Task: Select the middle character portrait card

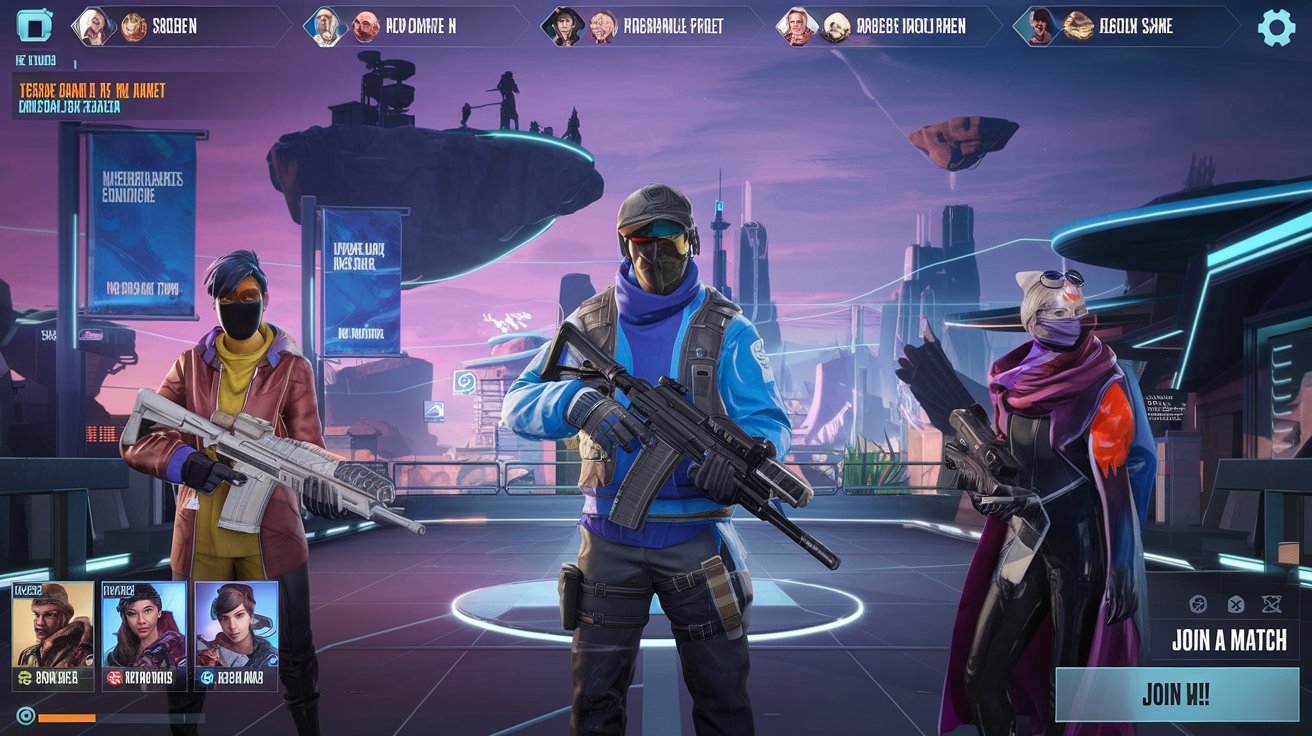Action: [x=143, y=633]
